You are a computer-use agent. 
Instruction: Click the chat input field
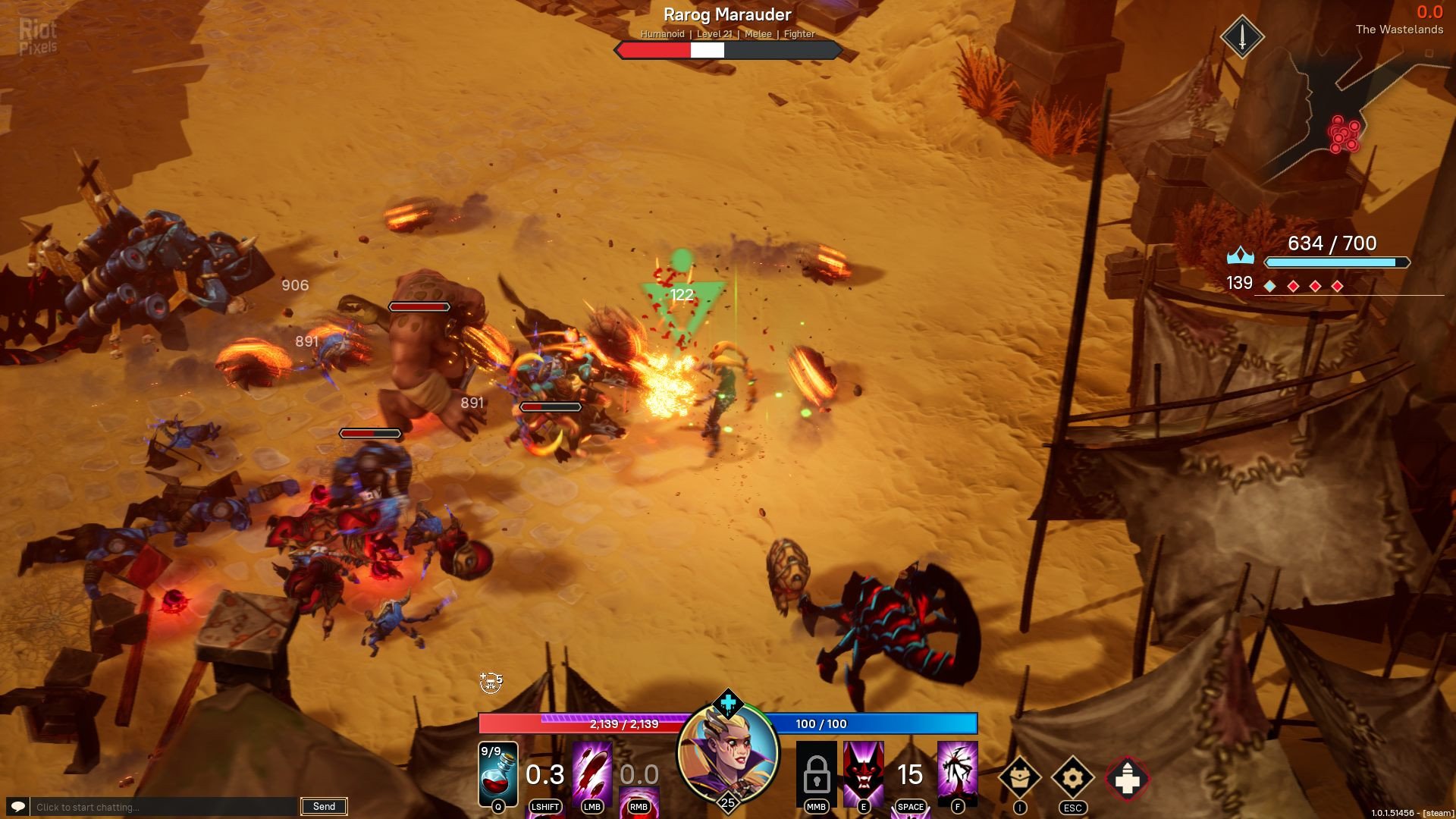tap(165, 807)
